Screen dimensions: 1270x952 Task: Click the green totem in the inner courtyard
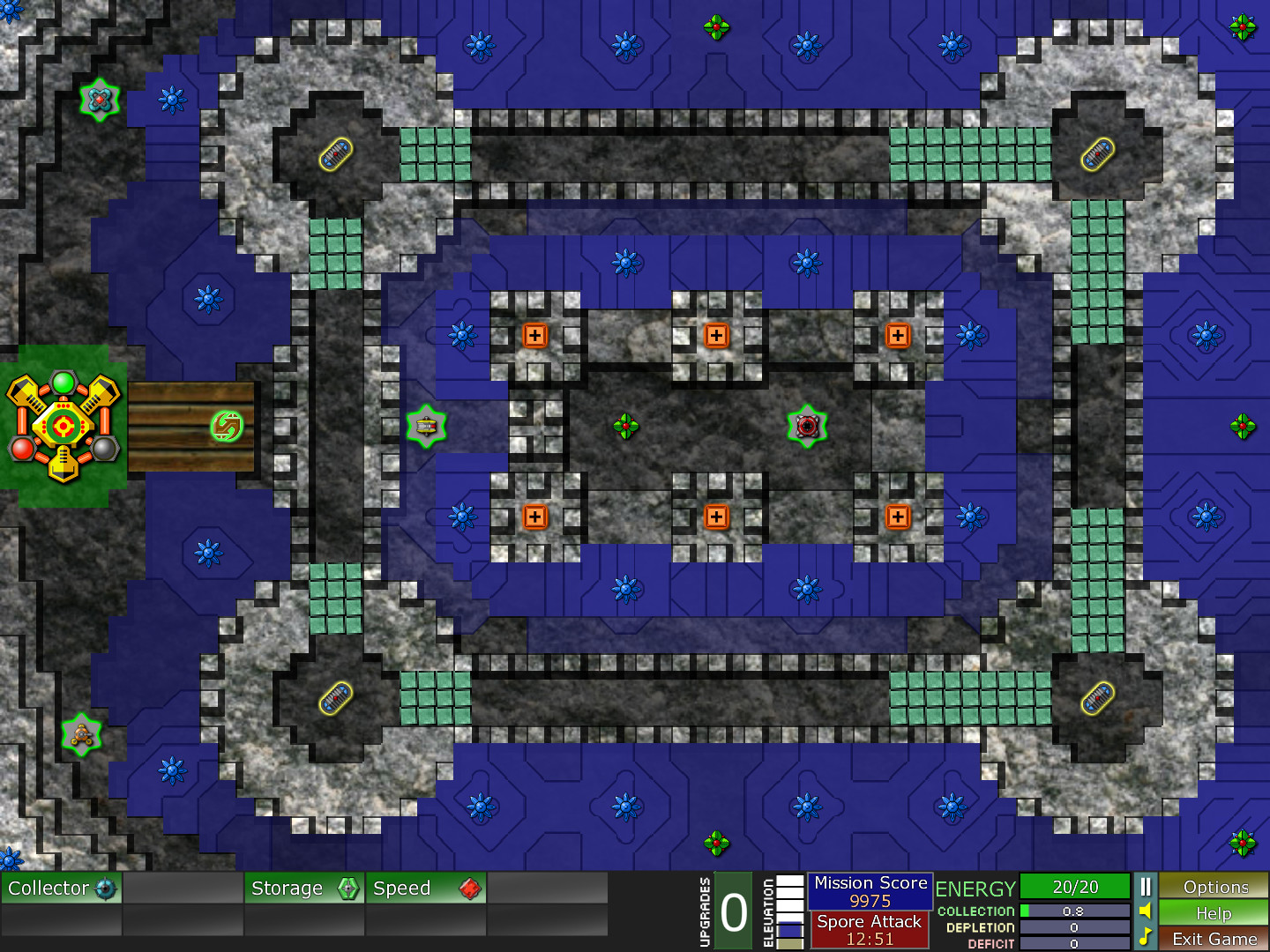[x=625, y=426]
